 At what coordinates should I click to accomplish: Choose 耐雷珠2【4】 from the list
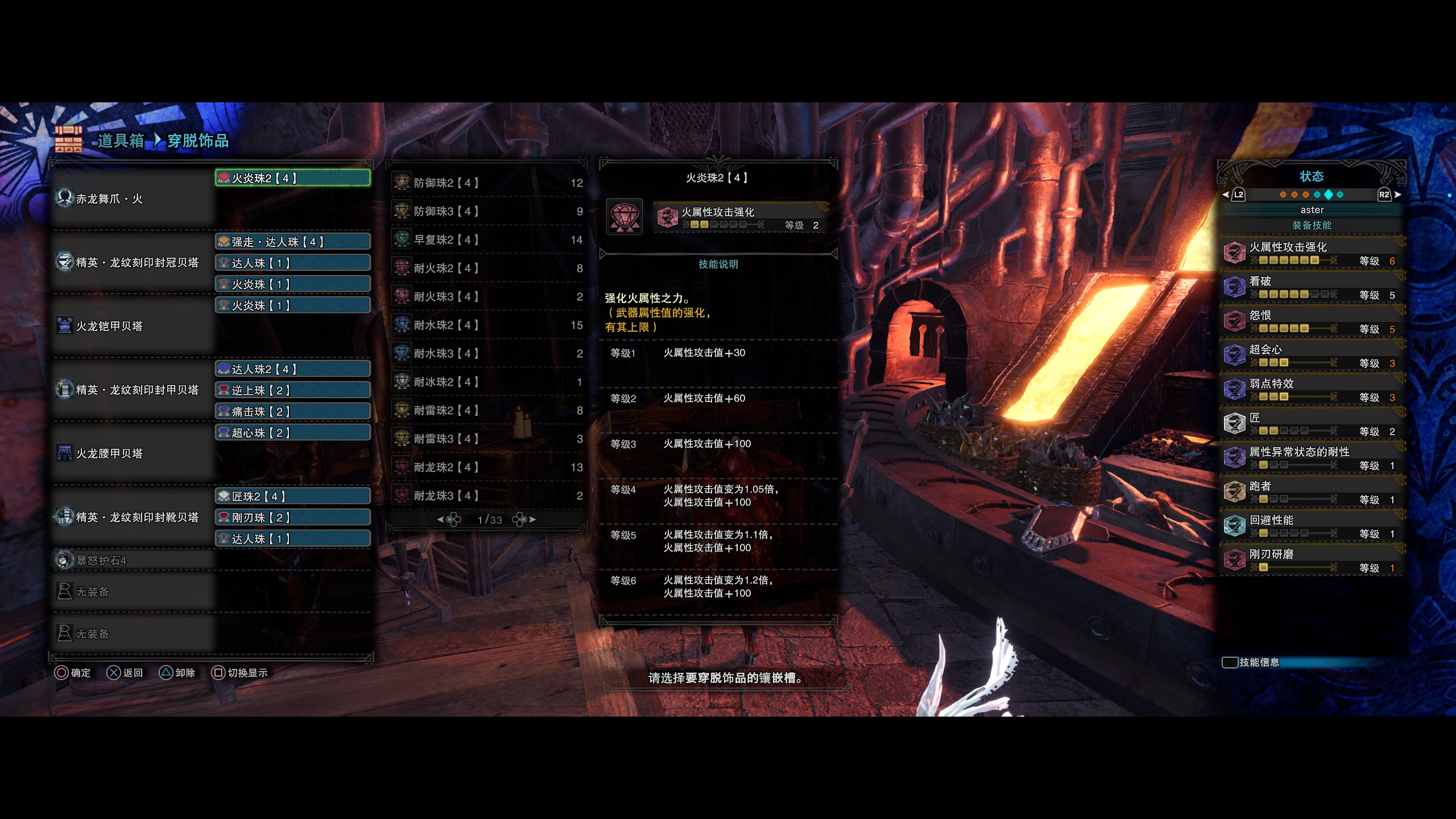[x=487, y=410]
